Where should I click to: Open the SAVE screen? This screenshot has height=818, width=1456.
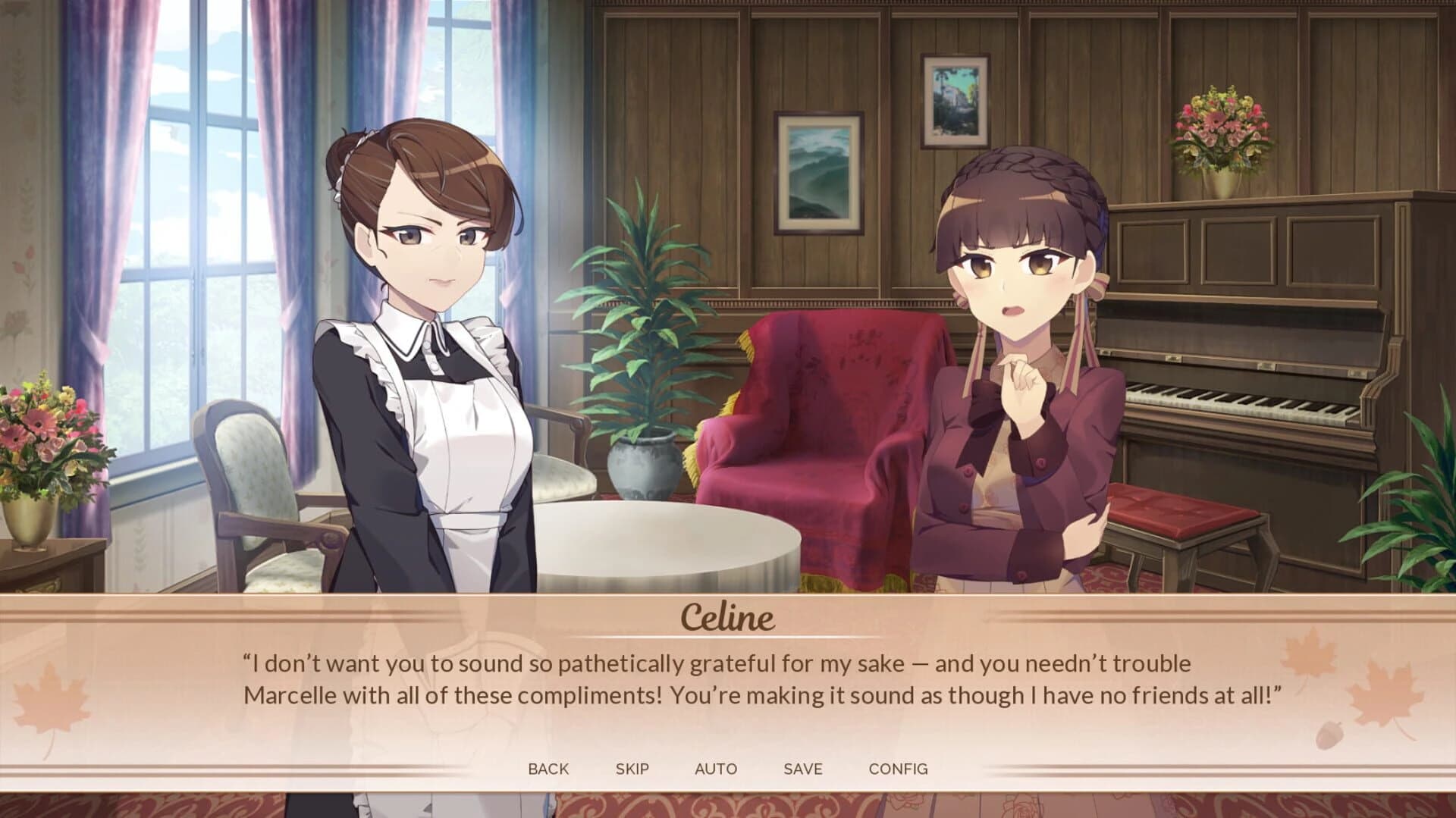tap(803, 768)
